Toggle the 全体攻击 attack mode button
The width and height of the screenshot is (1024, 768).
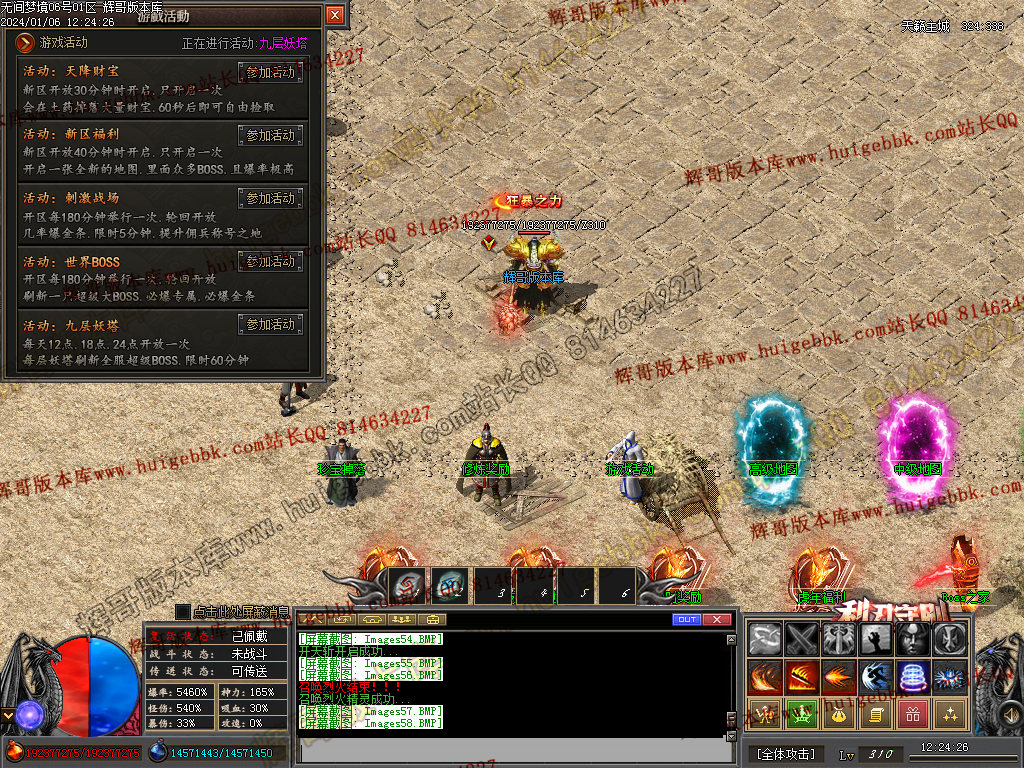pos(785,753)
